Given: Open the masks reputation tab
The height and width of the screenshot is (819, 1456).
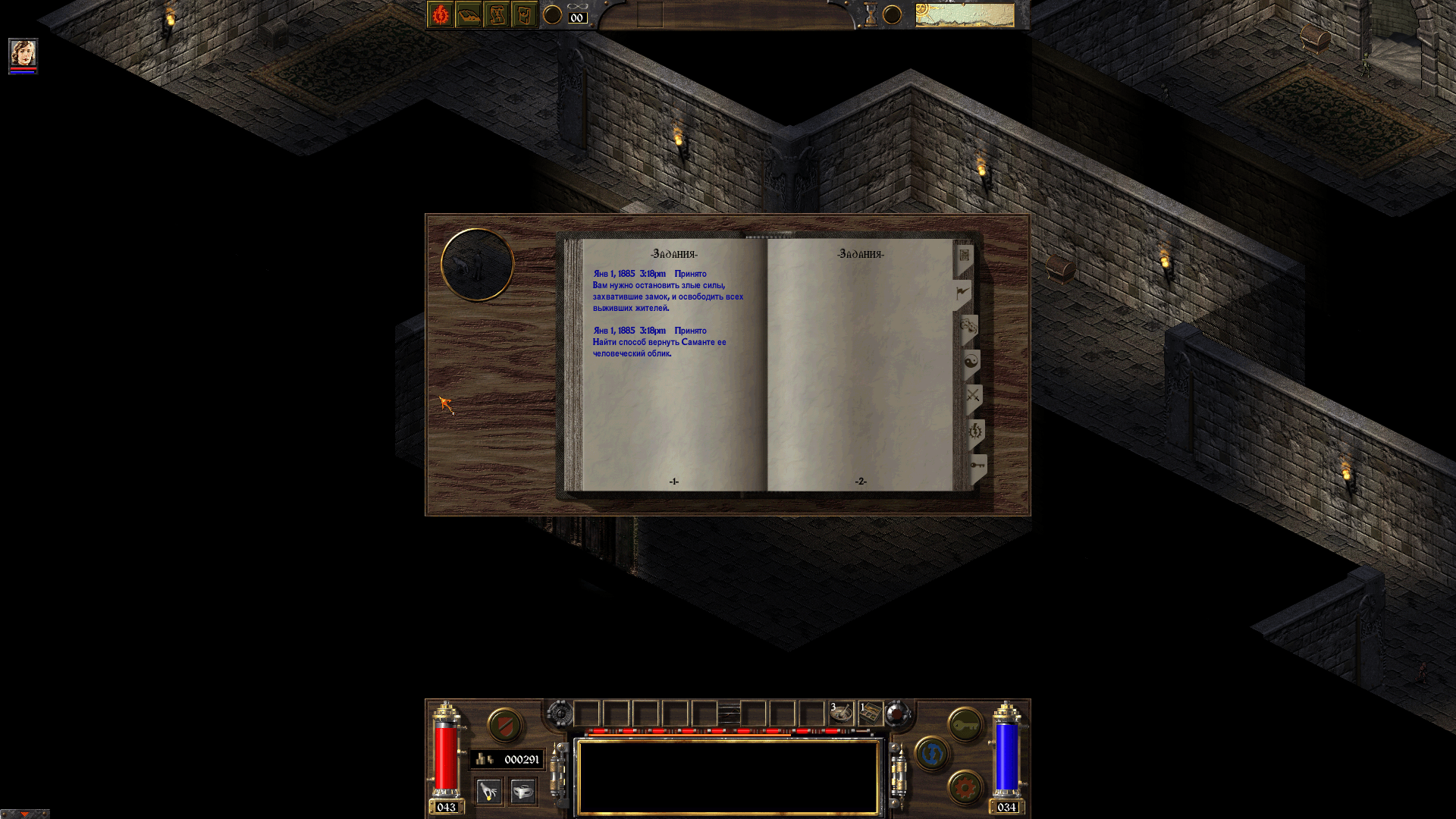Looking at the screenshot, I should (968, 325).
